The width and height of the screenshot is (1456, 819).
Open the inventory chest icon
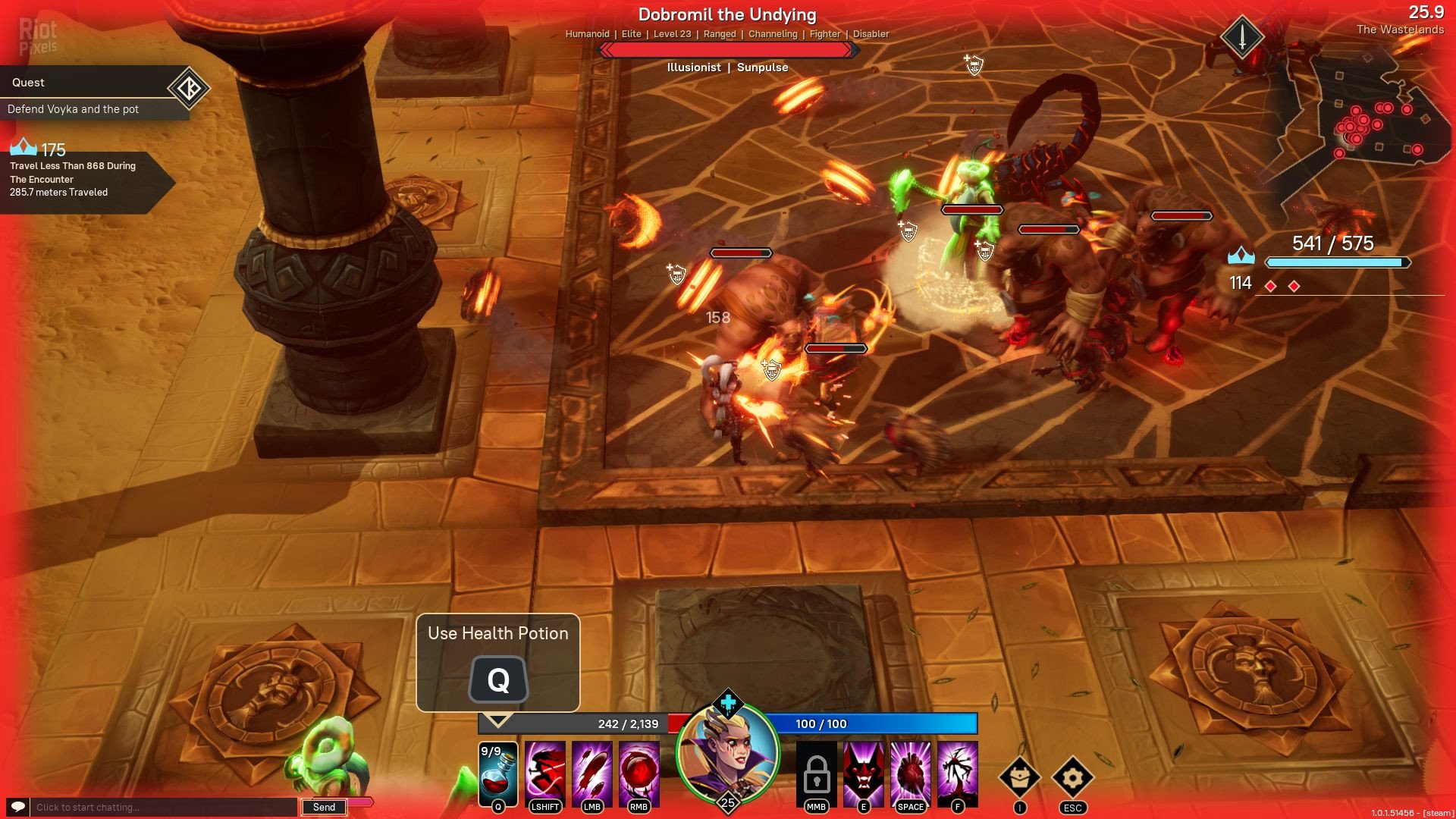[1020, 777]
